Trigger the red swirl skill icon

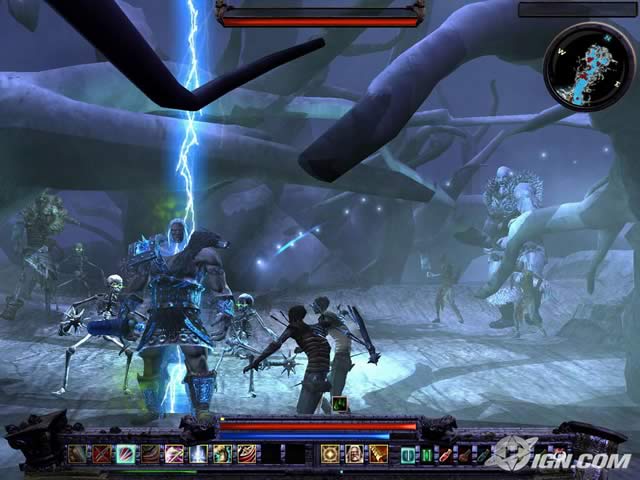click(x=247, y=454)
